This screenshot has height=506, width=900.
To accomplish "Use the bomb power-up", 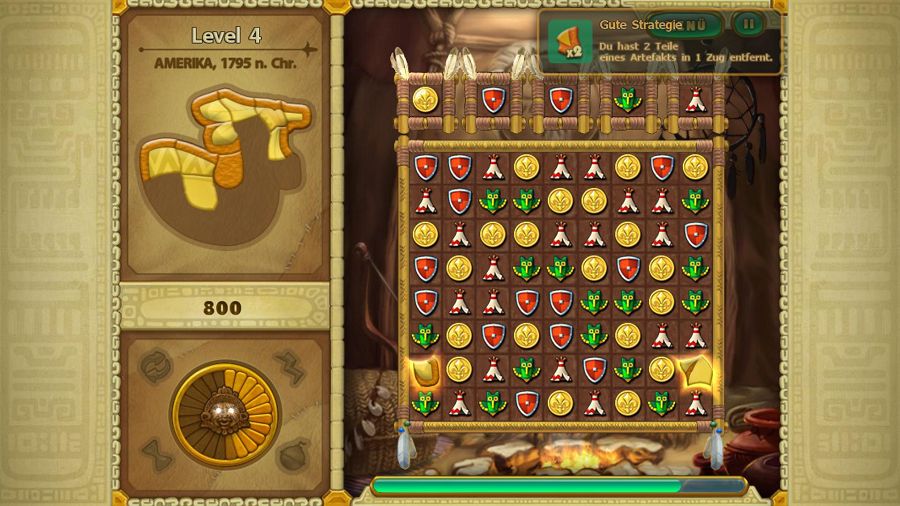I will click(x=294, y=455).
